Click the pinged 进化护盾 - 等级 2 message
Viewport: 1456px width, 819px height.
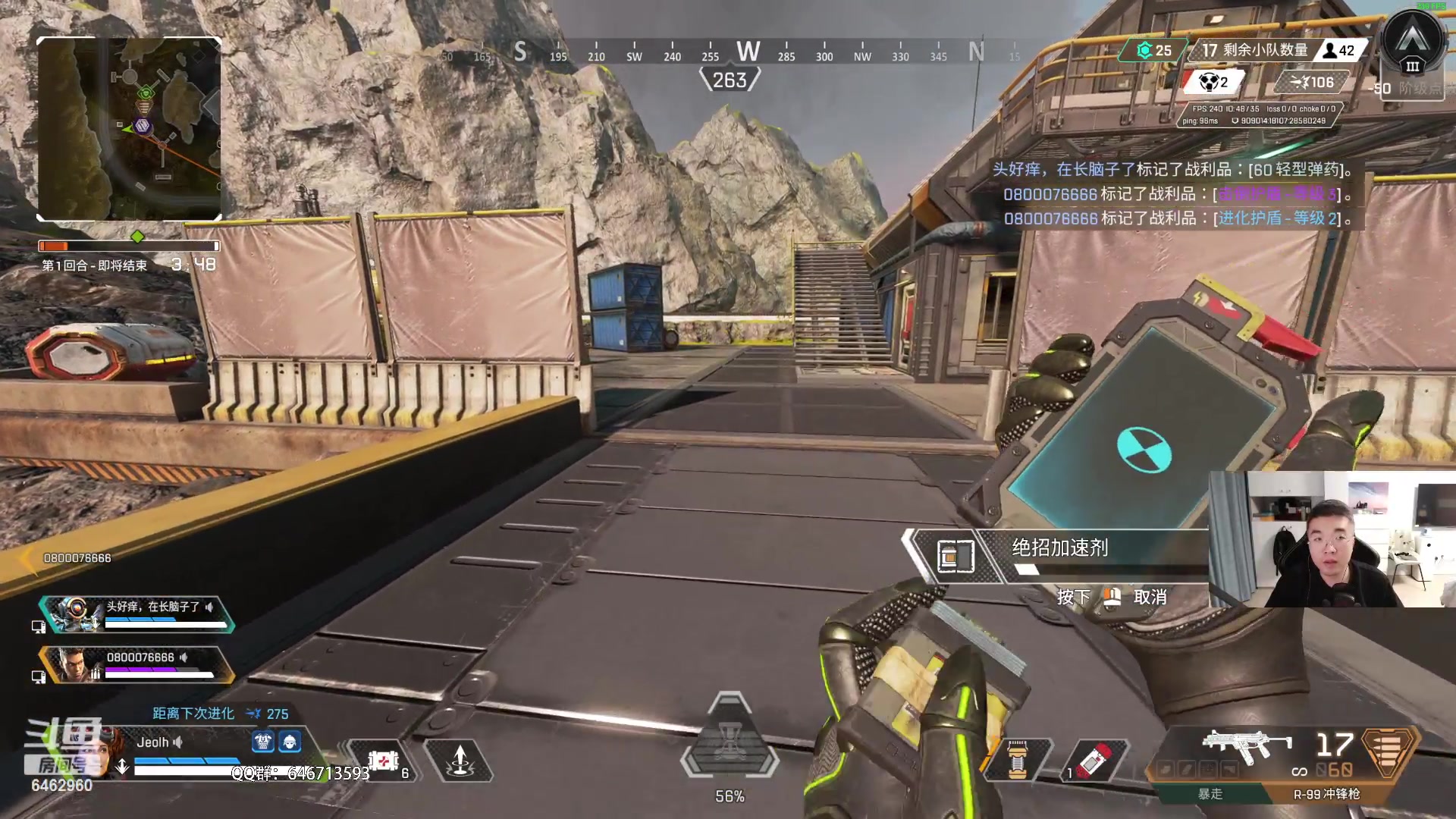1179,218
